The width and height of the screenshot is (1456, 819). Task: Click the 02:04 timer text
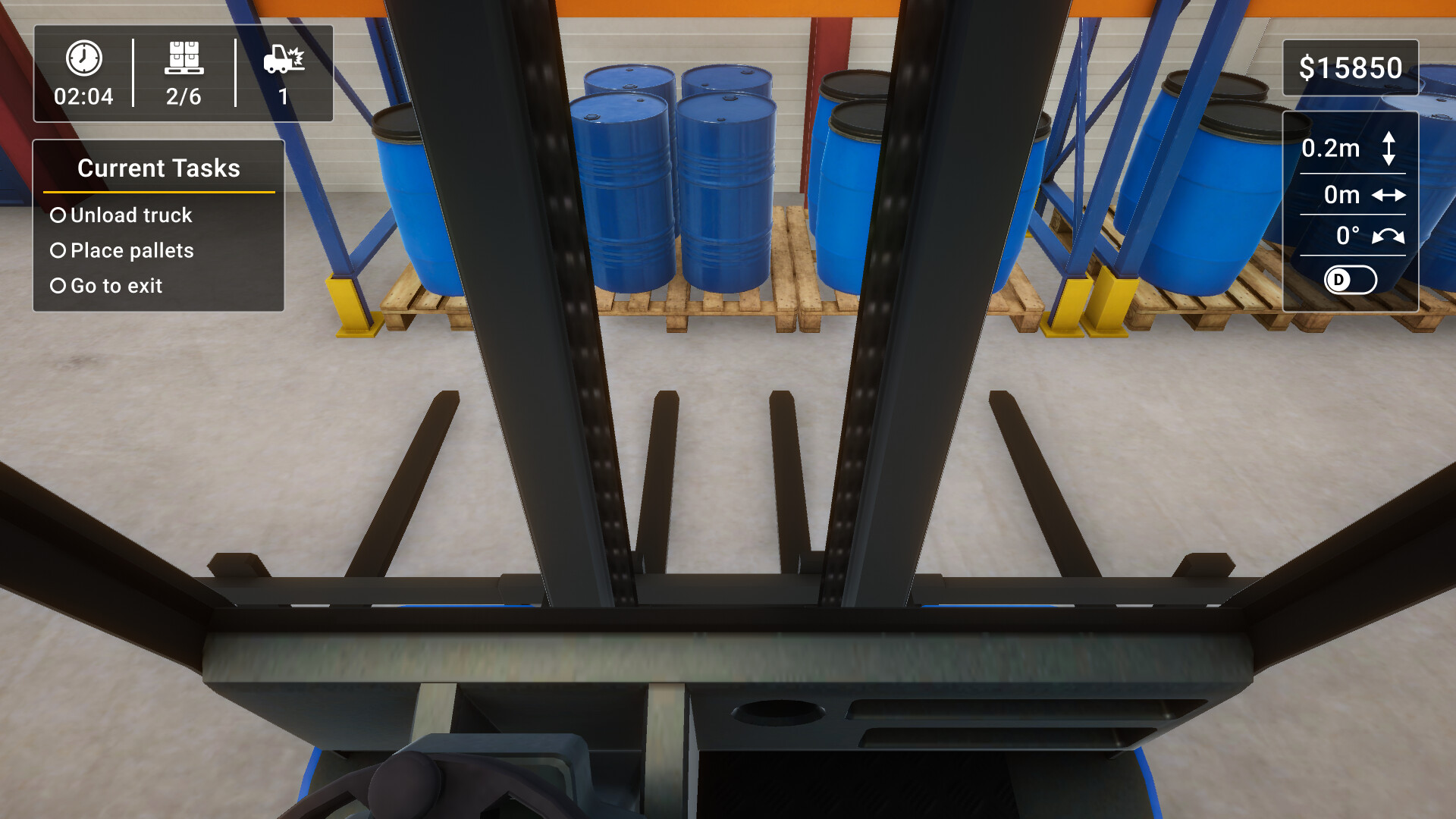[x=83, y=96]
